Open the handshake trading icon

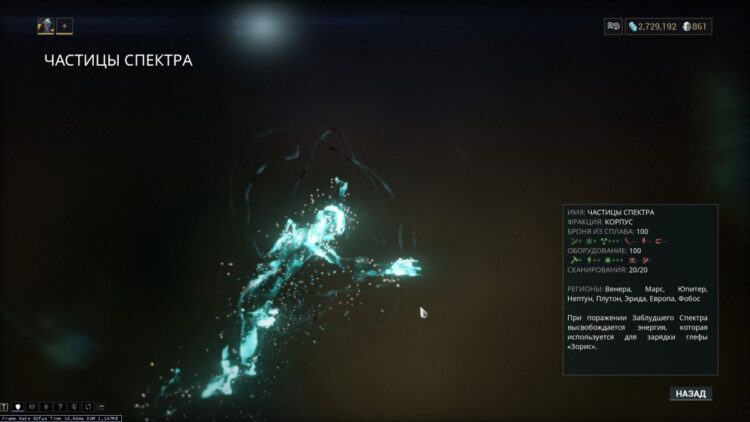point(613,26)
